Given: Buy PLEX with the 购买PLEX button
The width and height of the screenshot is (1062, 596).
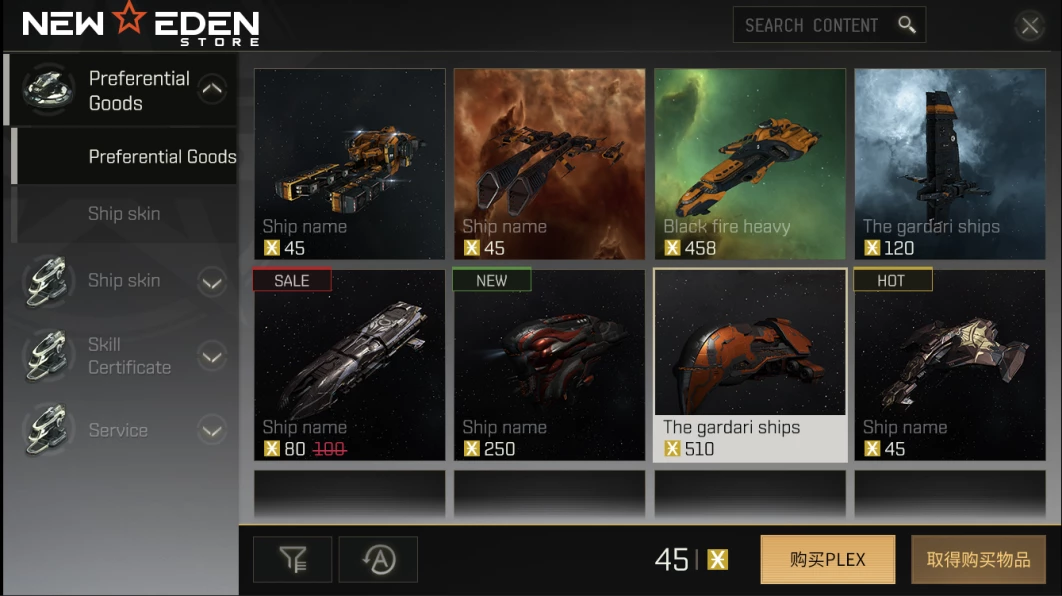Looking at the screenshot, I should tap(827, 560).
